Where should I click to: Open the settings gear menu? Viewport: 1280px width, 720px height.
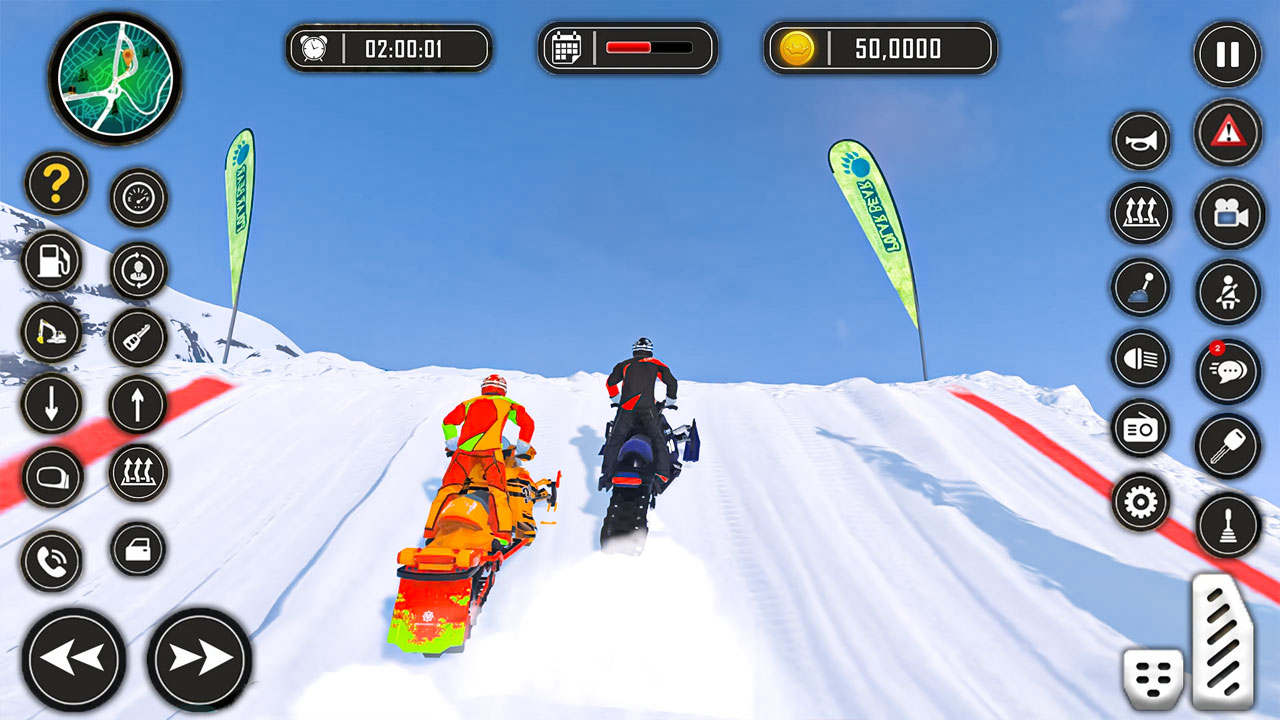[1140, 500]
